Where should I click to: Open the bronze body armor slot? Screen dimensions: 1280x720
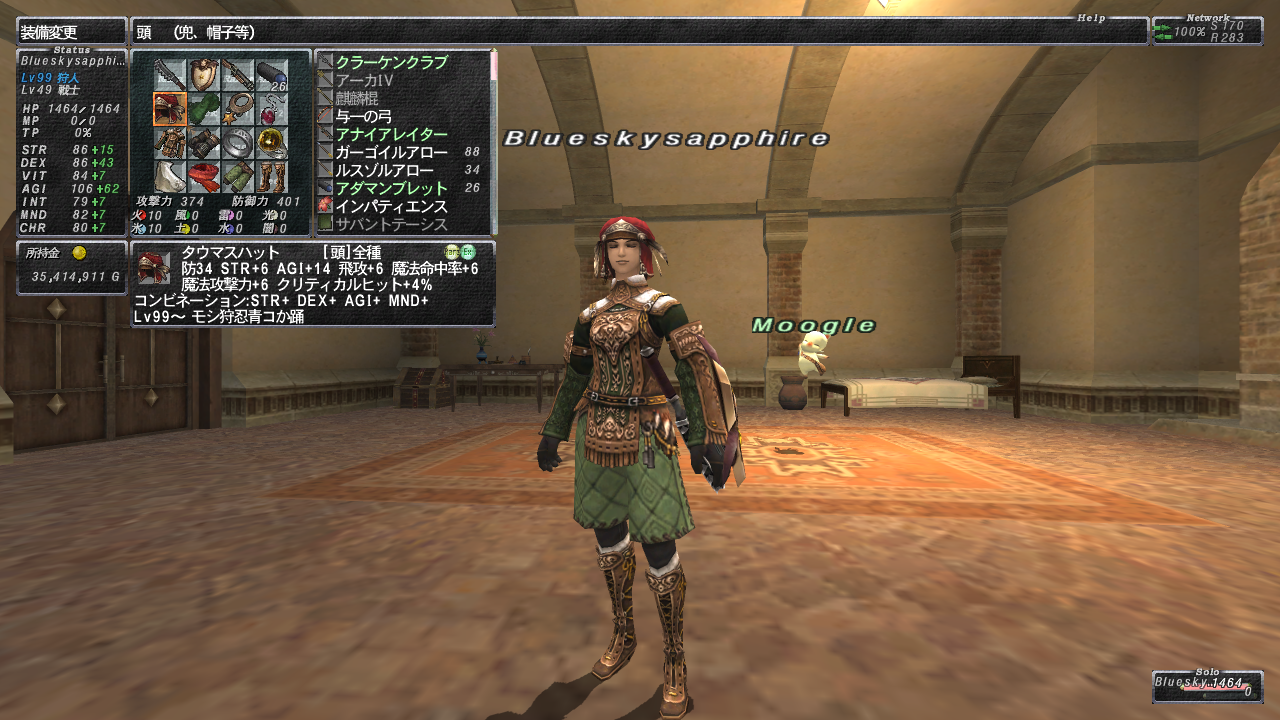170,142
